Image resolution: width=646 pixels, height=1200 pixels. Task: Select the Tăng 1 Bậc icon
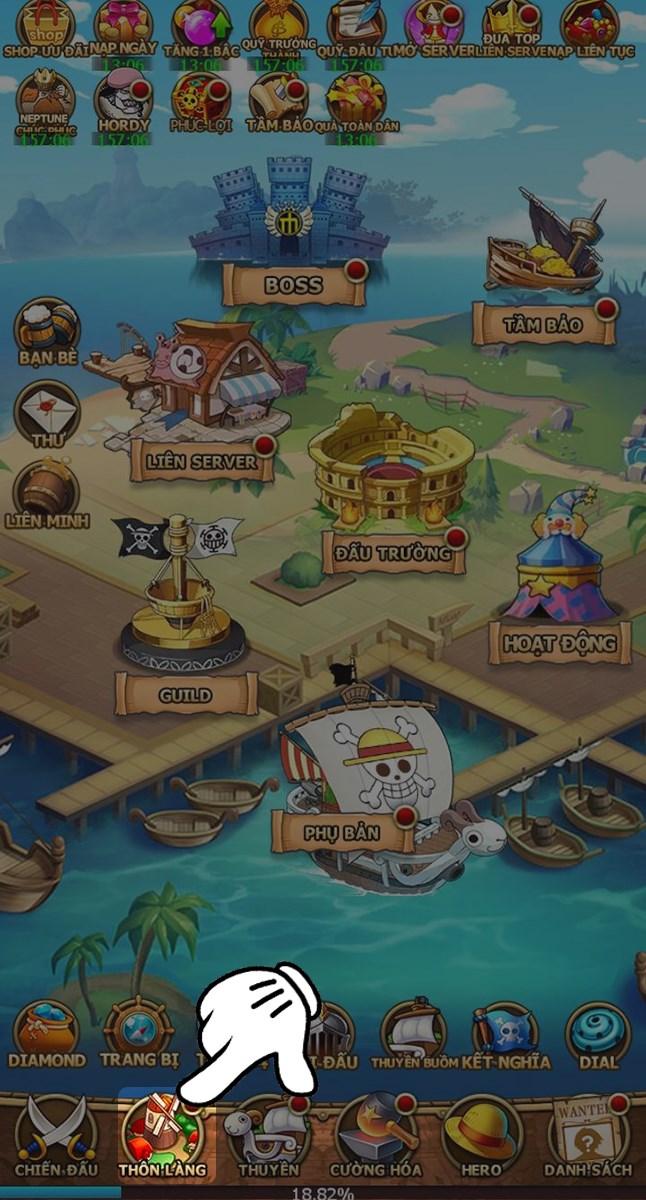201,27
